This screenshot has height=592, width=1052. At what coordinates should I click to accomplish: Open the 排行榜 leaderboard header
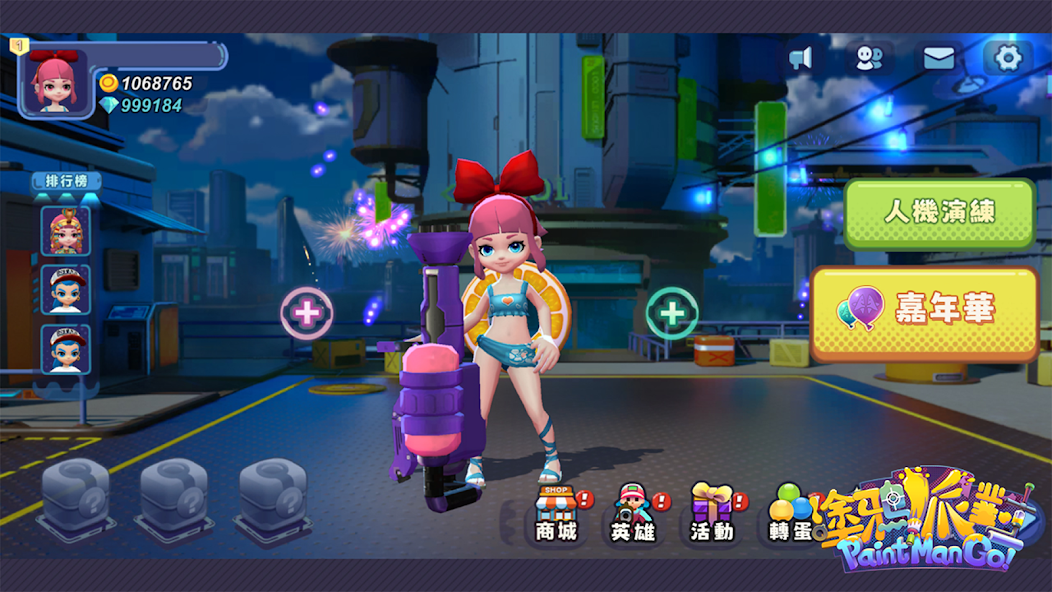click(66, 181)
